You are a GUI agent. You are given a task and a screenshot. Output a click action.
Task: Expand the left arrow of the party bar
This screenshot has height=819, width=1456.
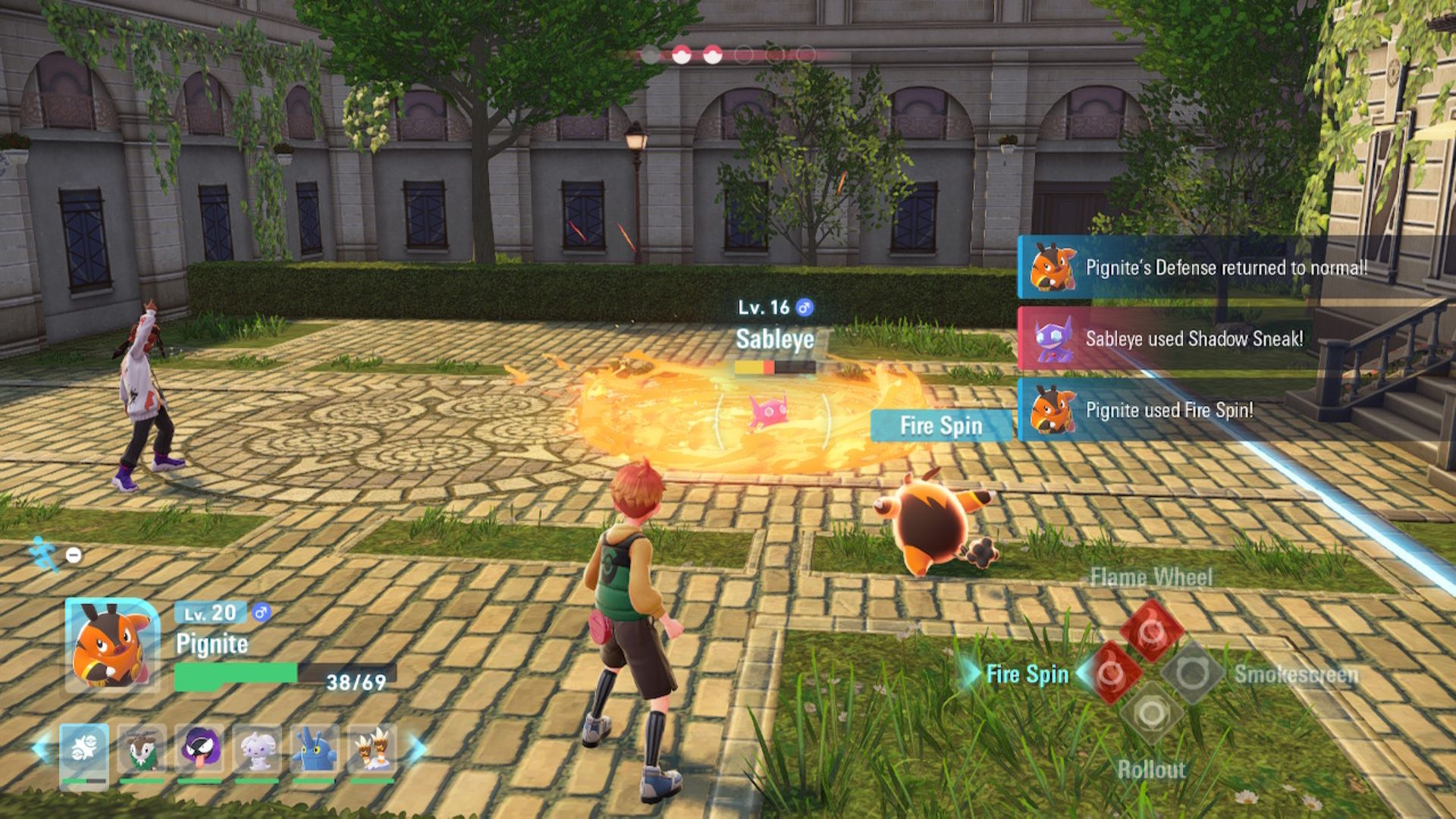(x=40, y=748)
